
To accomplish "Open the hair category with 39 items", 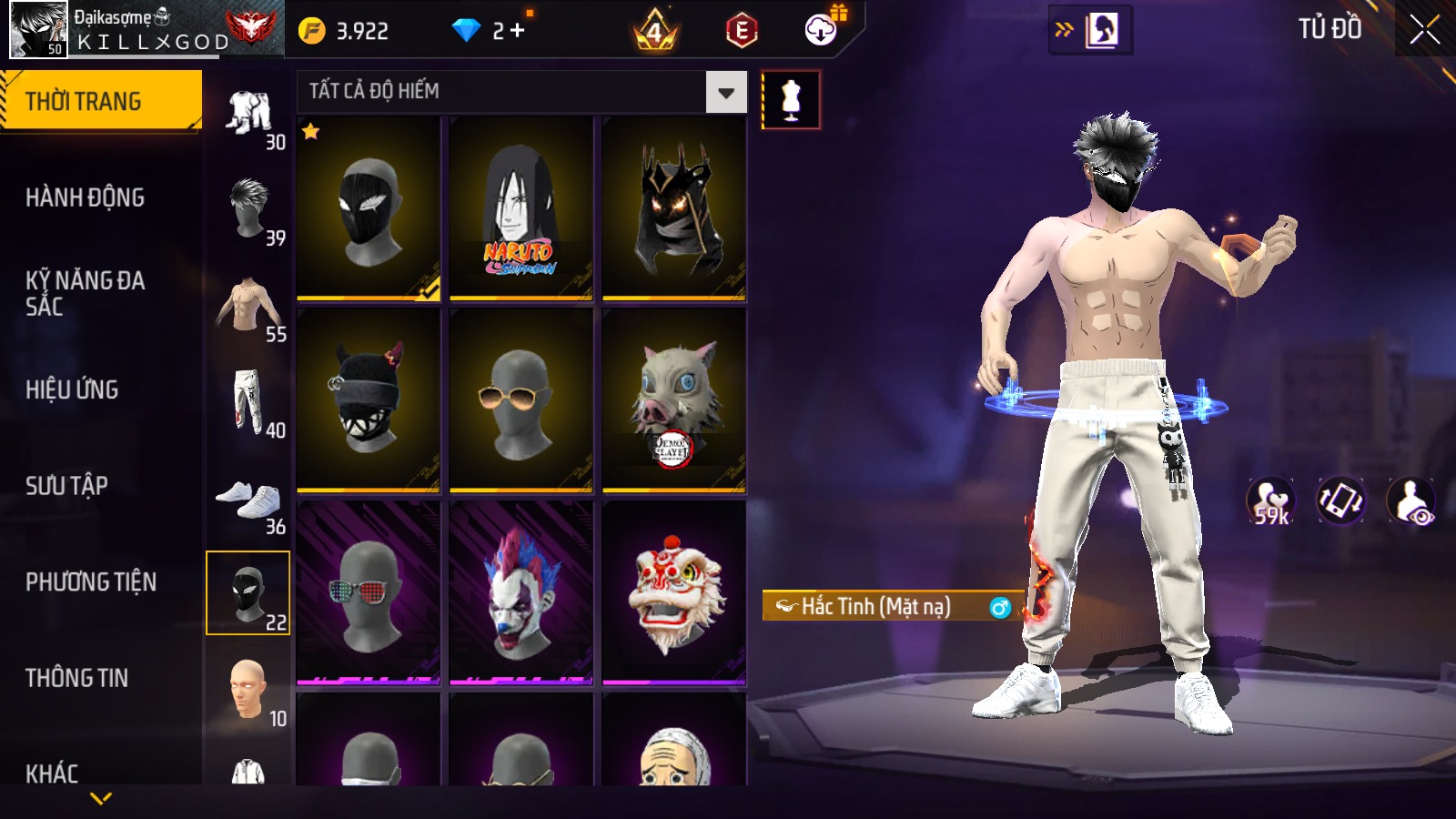I will [248, 209].
